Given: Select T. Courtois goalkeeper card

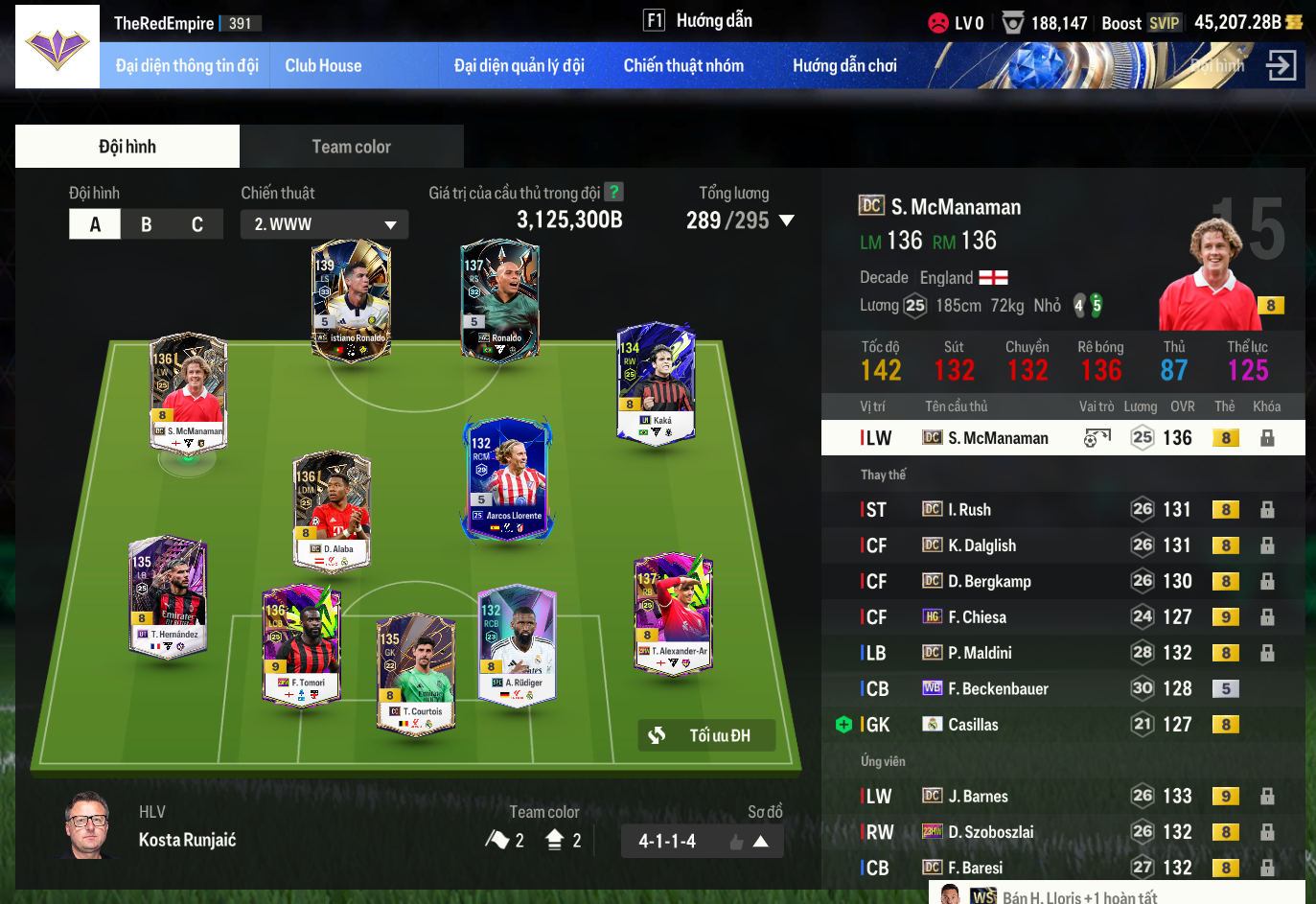Looking at the screenshot, I should coord(416,671).
